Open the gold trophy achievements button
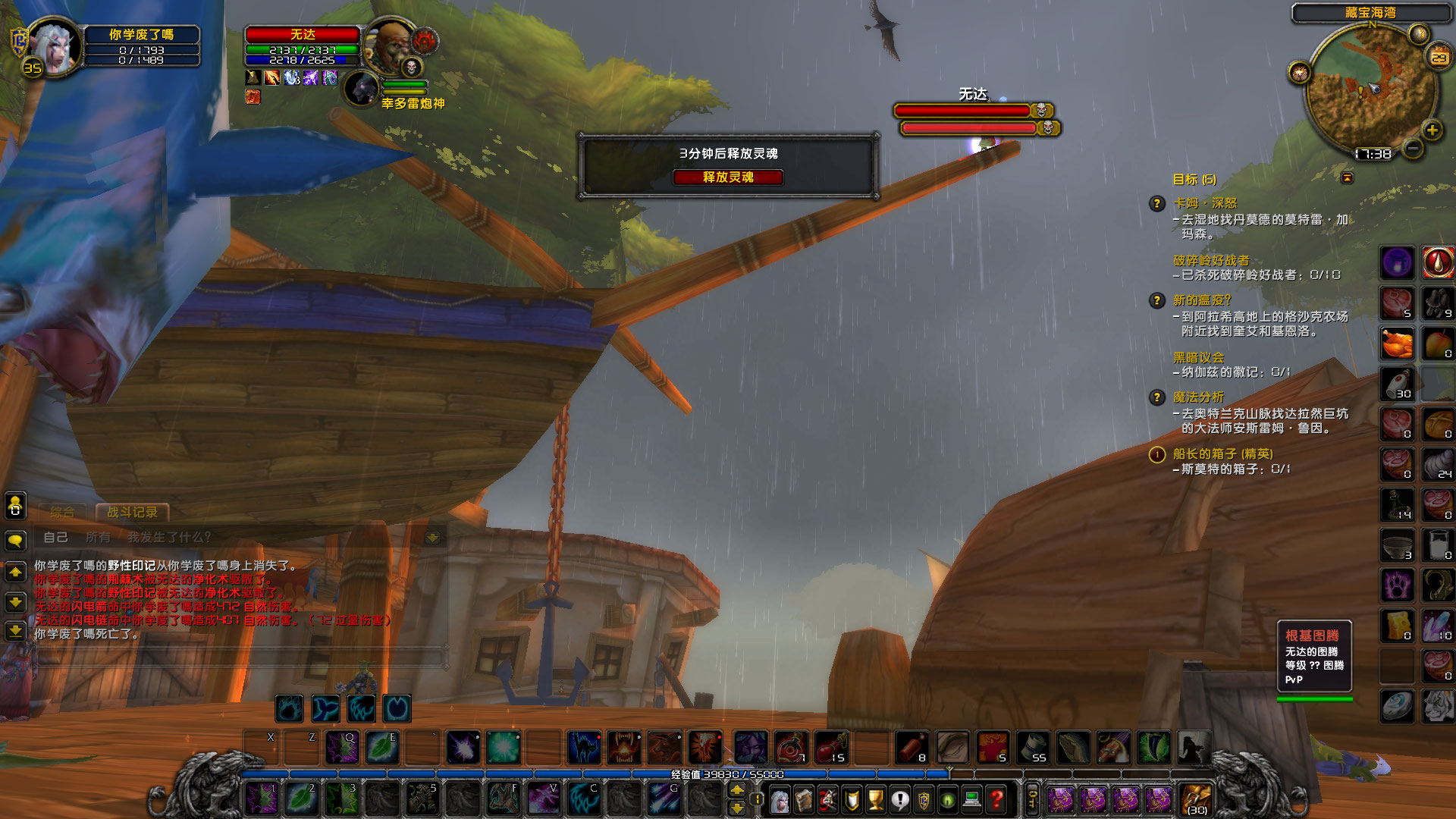 (x=875, y=799)
